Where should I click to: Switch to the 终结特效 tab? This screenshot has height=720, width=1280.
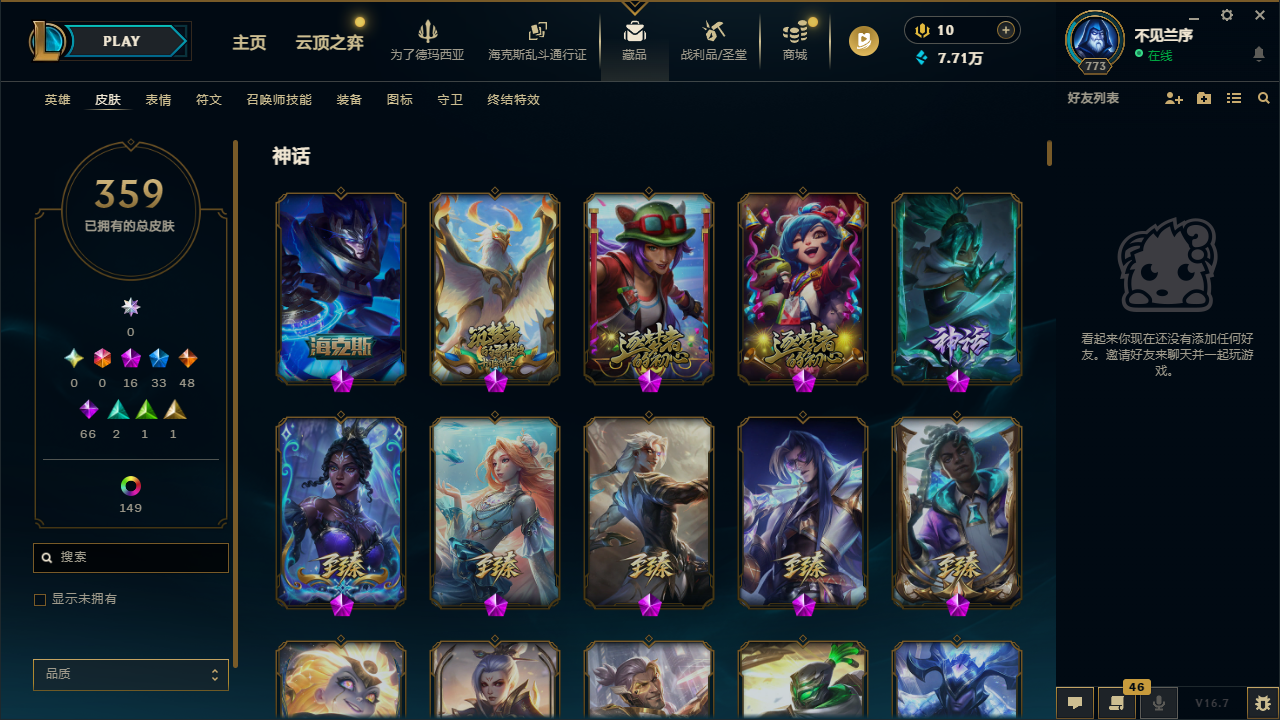pyautogui.click(x=513, y=100)
